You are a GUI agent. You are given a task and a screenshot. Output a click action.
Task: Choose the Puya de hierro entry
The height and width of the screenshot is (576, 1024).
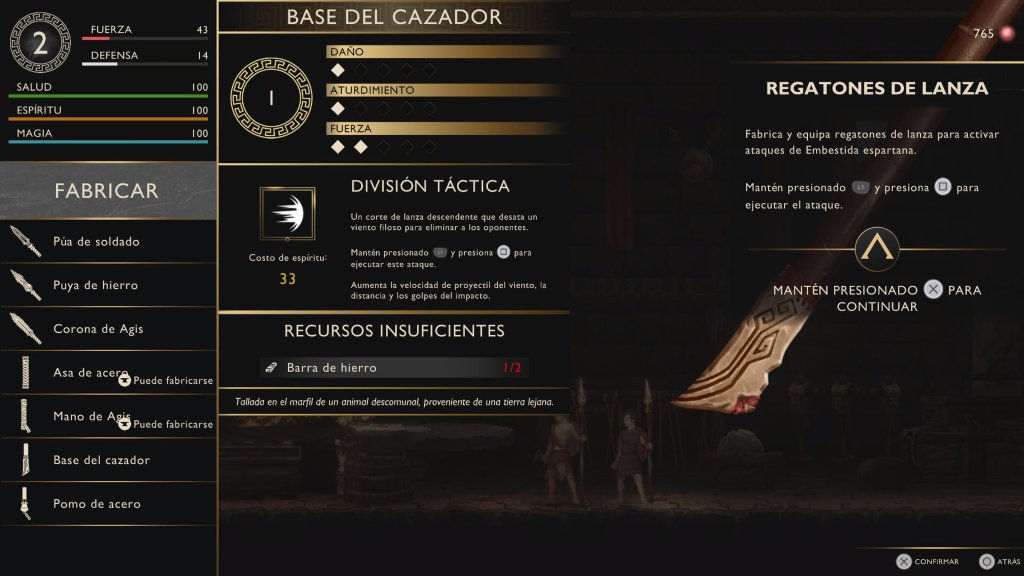(108, 285)
